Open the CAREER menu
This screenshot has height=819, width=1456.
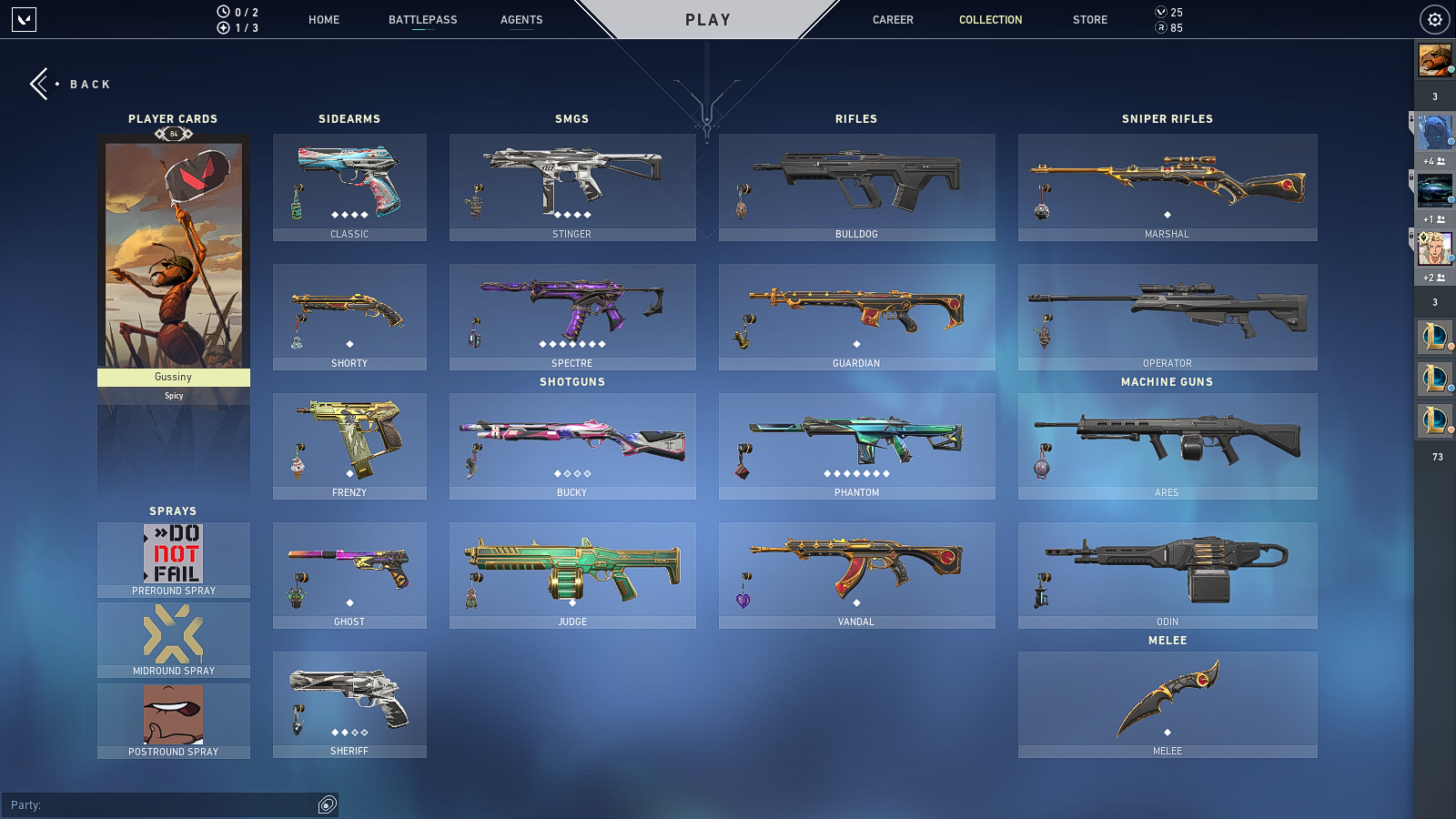893,19
